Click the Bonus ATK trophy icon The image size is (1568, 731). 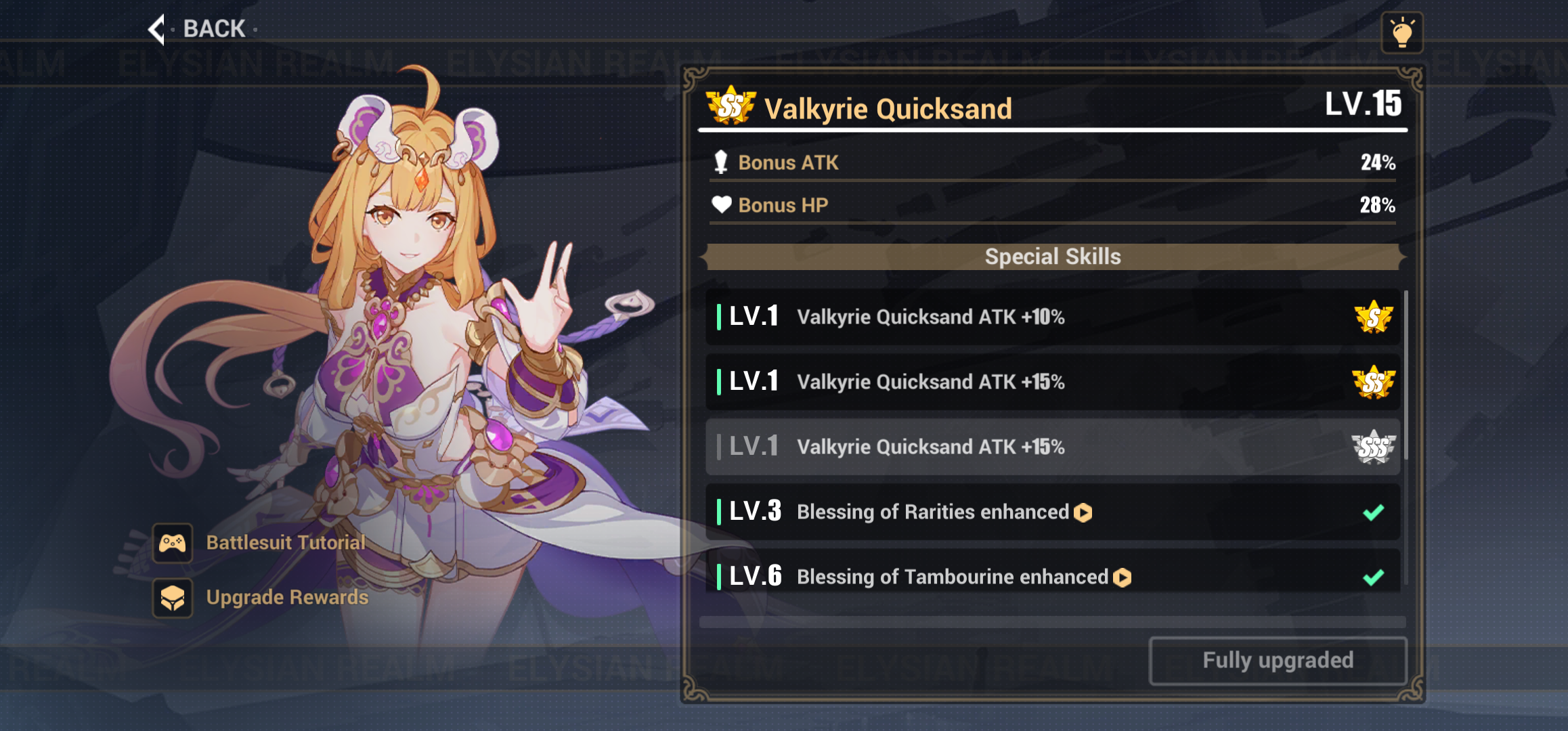tap(722, 162)
